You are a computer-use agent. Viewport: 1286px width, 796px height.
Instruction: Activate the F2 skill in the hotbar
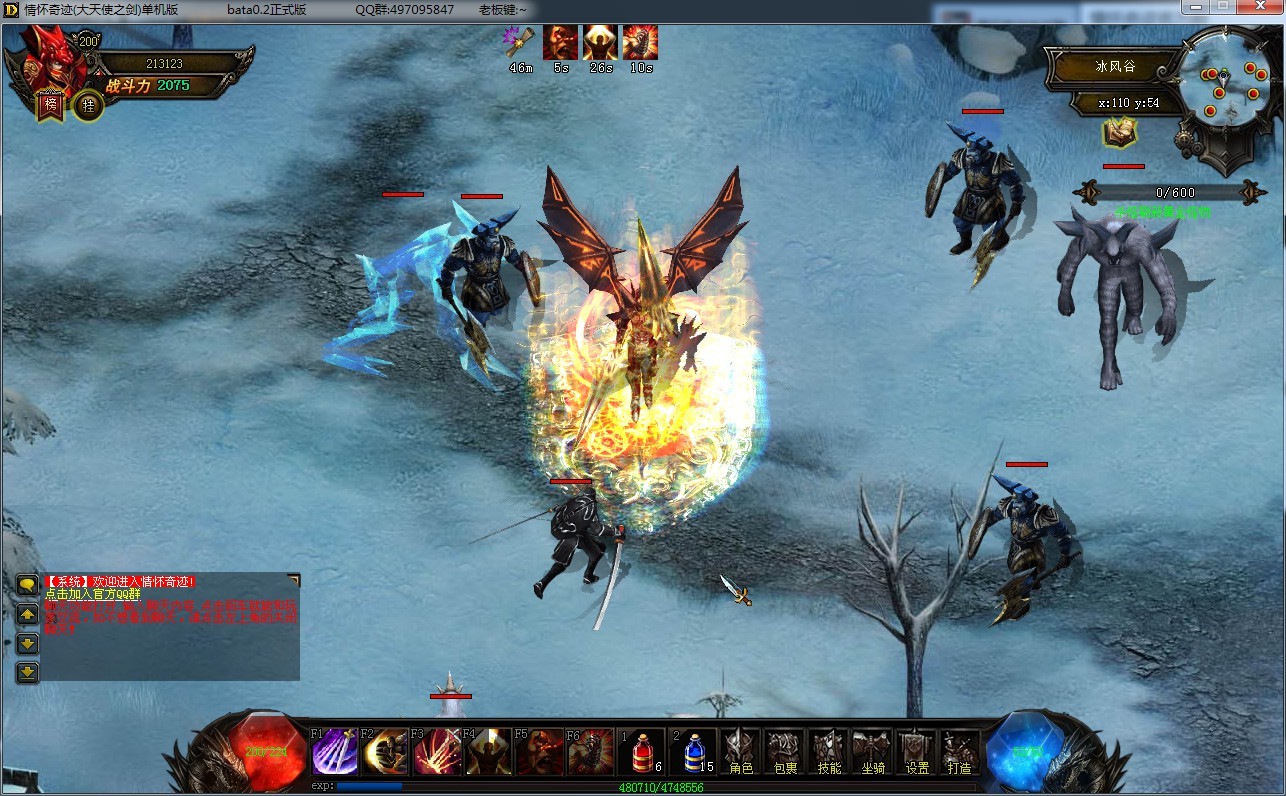coord(386,752)
